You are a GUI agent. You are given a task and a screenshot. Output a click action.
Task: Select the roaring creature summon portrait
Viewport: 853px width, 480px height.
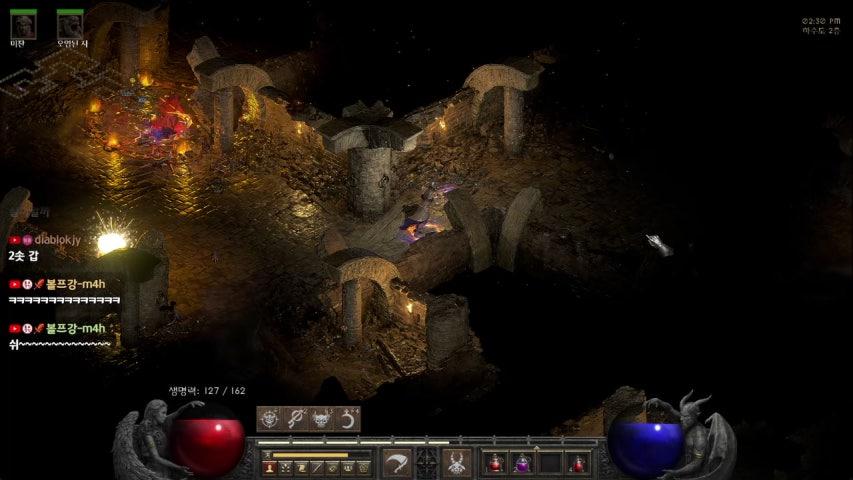pyautogui.click(x=70, y=23)
